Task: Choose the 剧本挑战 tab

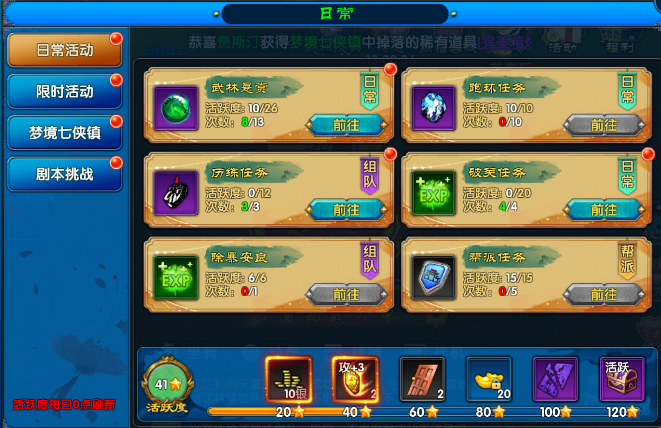Action: click(x=64, y=173)
